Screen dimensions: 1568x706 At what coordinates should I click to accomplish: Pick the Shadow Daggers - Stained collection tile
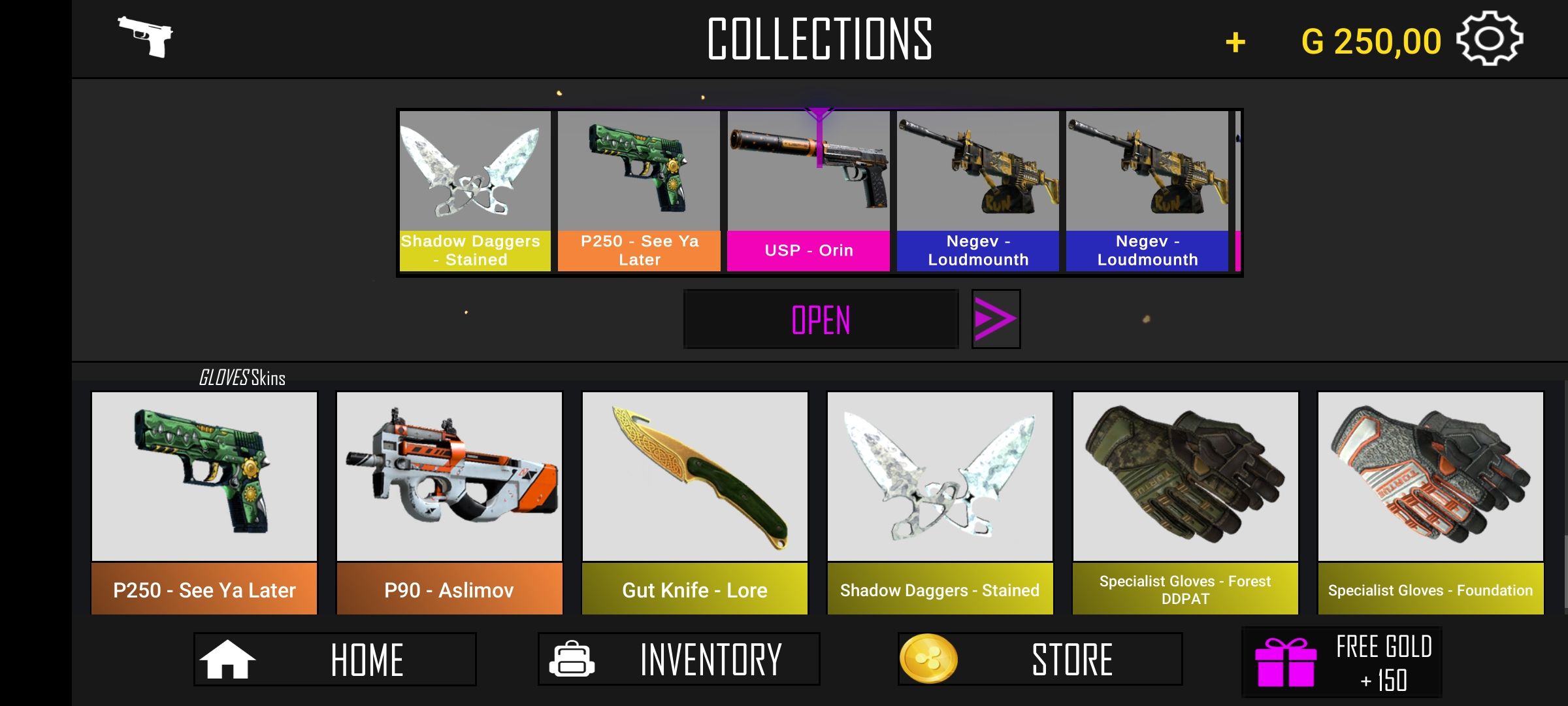pyautogui.click(x=939, y=503)
